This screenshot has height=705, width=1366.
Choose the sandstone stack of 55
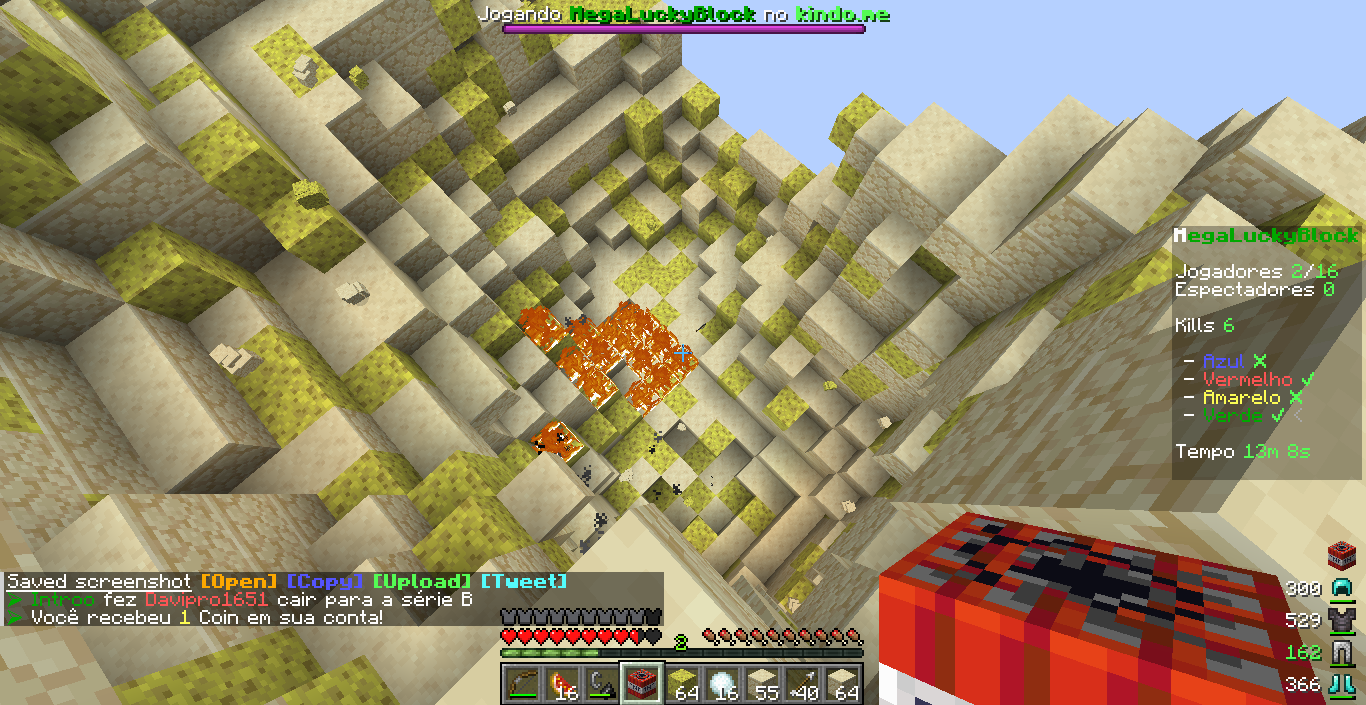point(761,684)
